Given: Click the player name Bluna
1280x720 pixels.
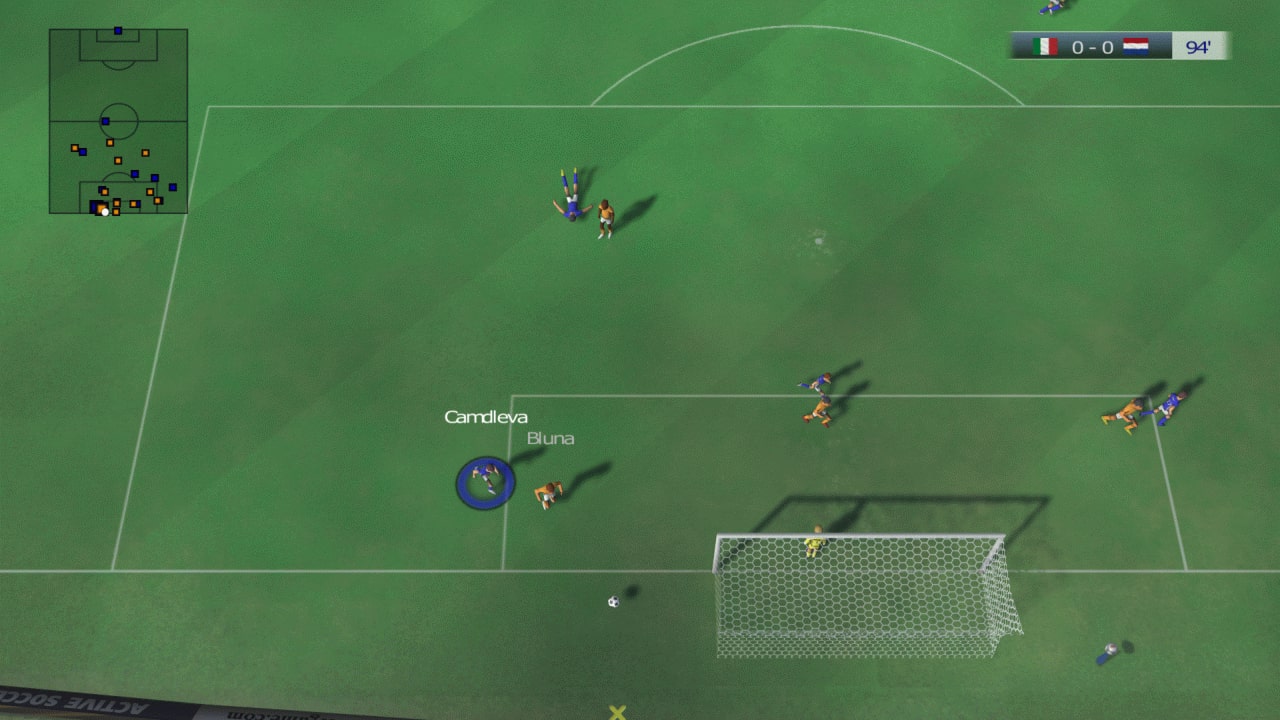Looking at the screenshot, I should click(549, 438).
